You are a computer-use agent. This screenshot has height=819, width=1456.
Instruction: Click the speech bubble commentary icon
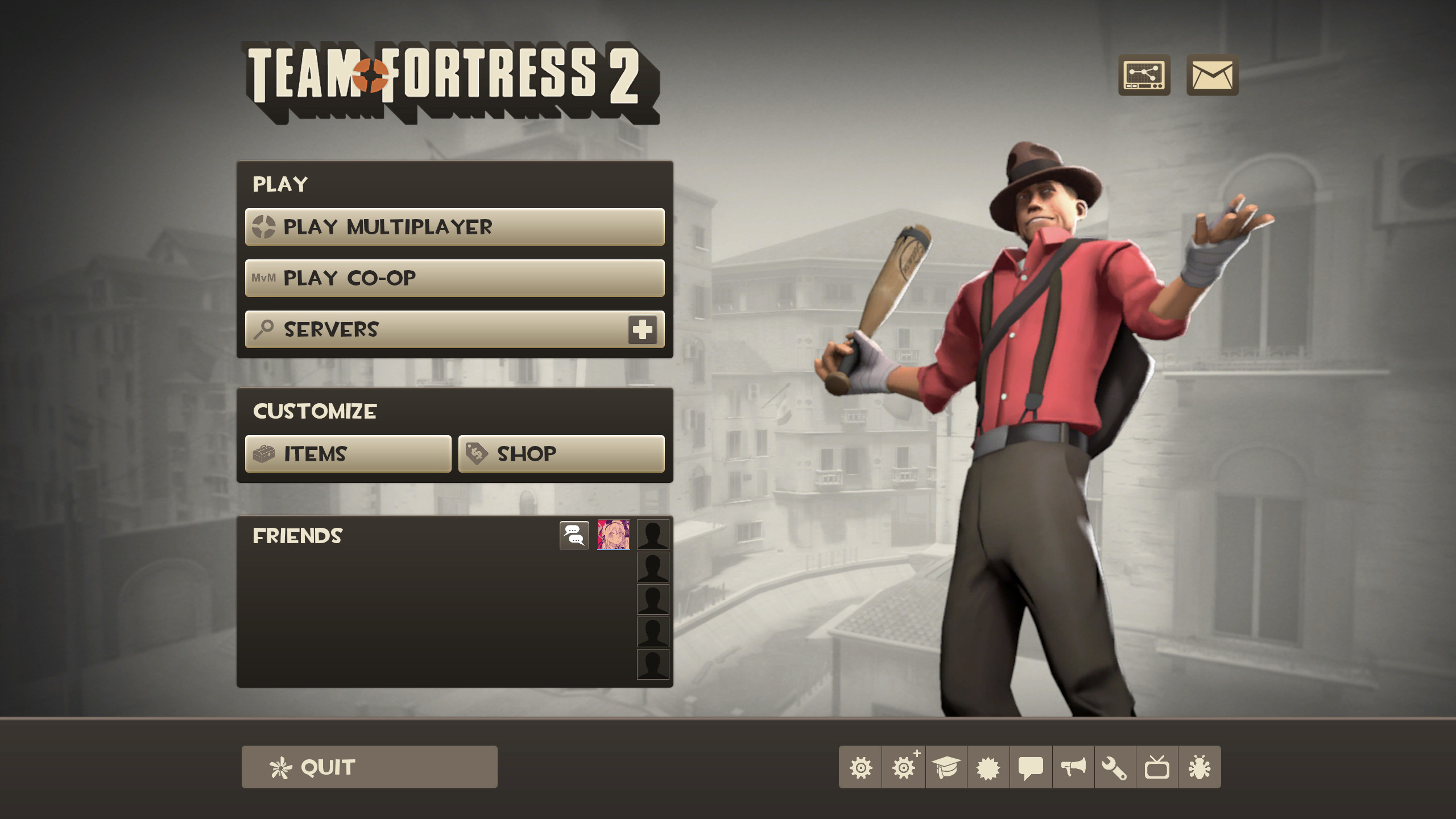[x=1032, y=766]
